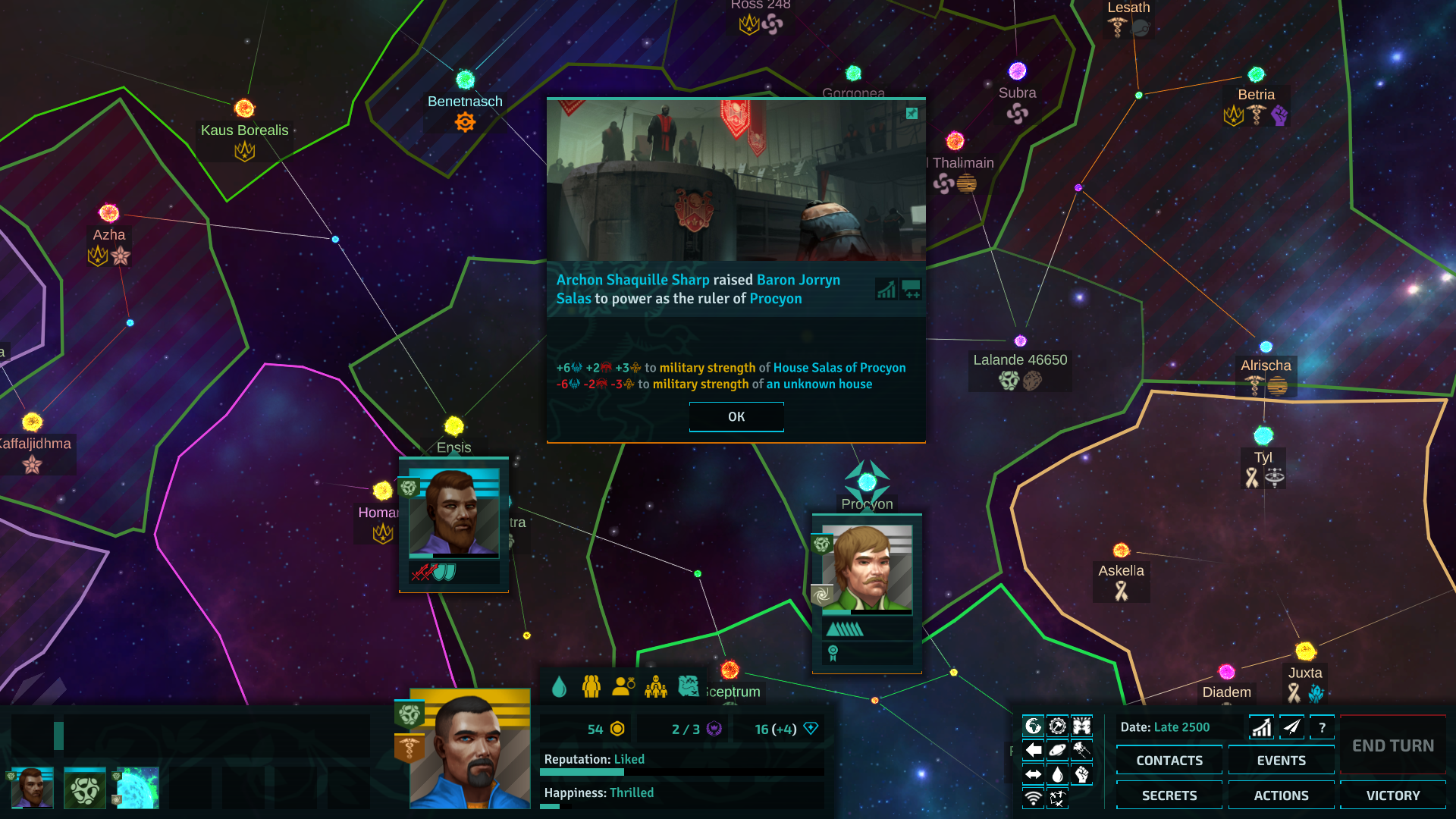Open the statistics graph icon beside the date

pyautogui.click(x=1260, y=726)
